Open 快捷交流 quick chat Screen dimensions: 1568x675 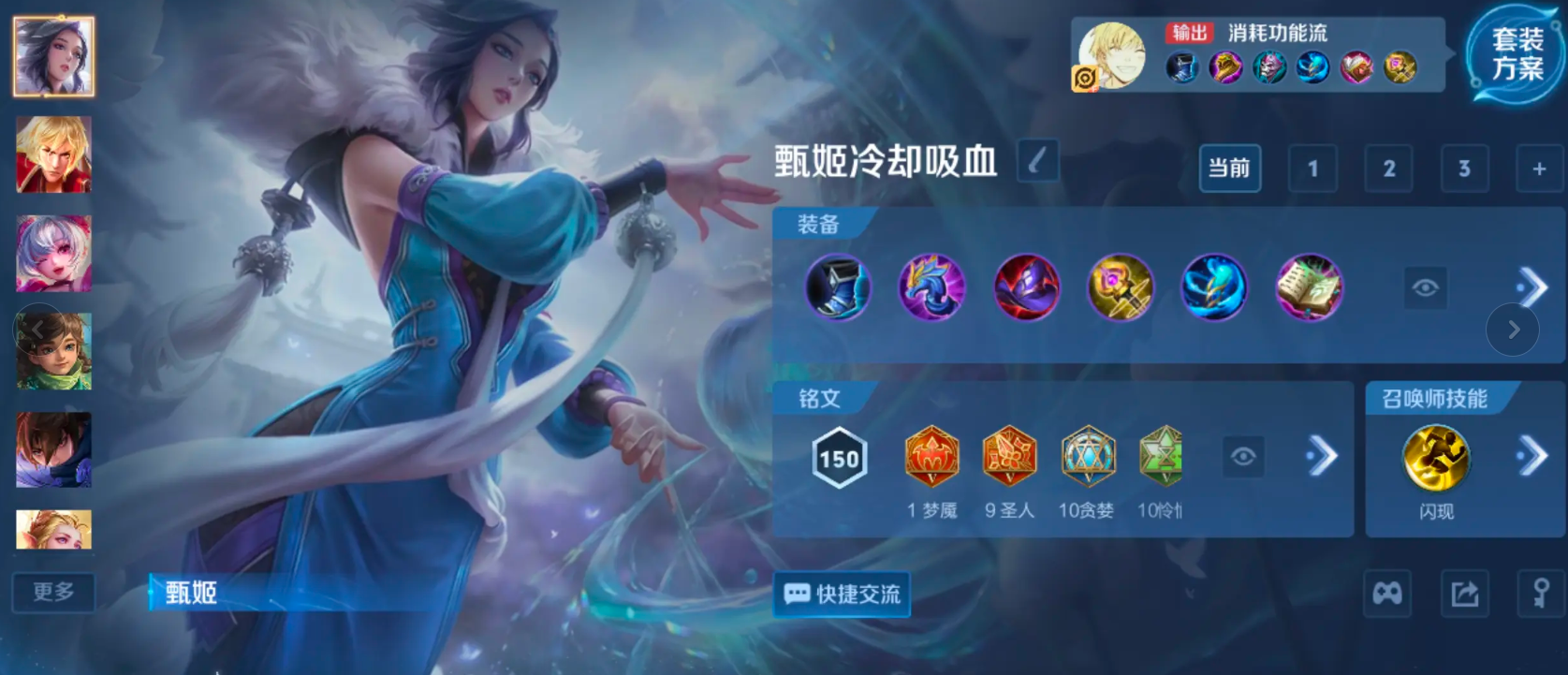tap(840, 594)
